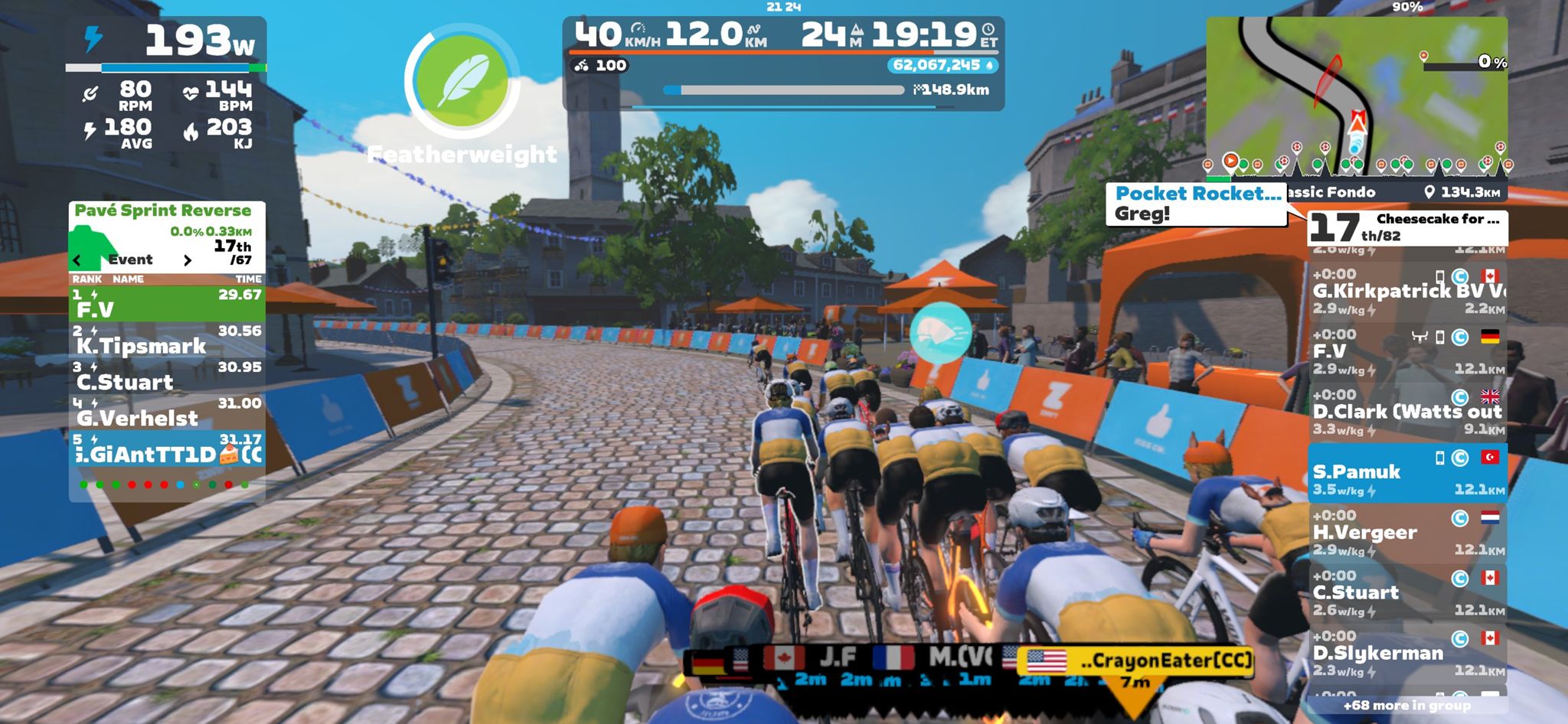The width and height of the screenshot is (1568, 724).
Task: Select D.Clark in the nearby riders list
Action: tap(1407, 413)
